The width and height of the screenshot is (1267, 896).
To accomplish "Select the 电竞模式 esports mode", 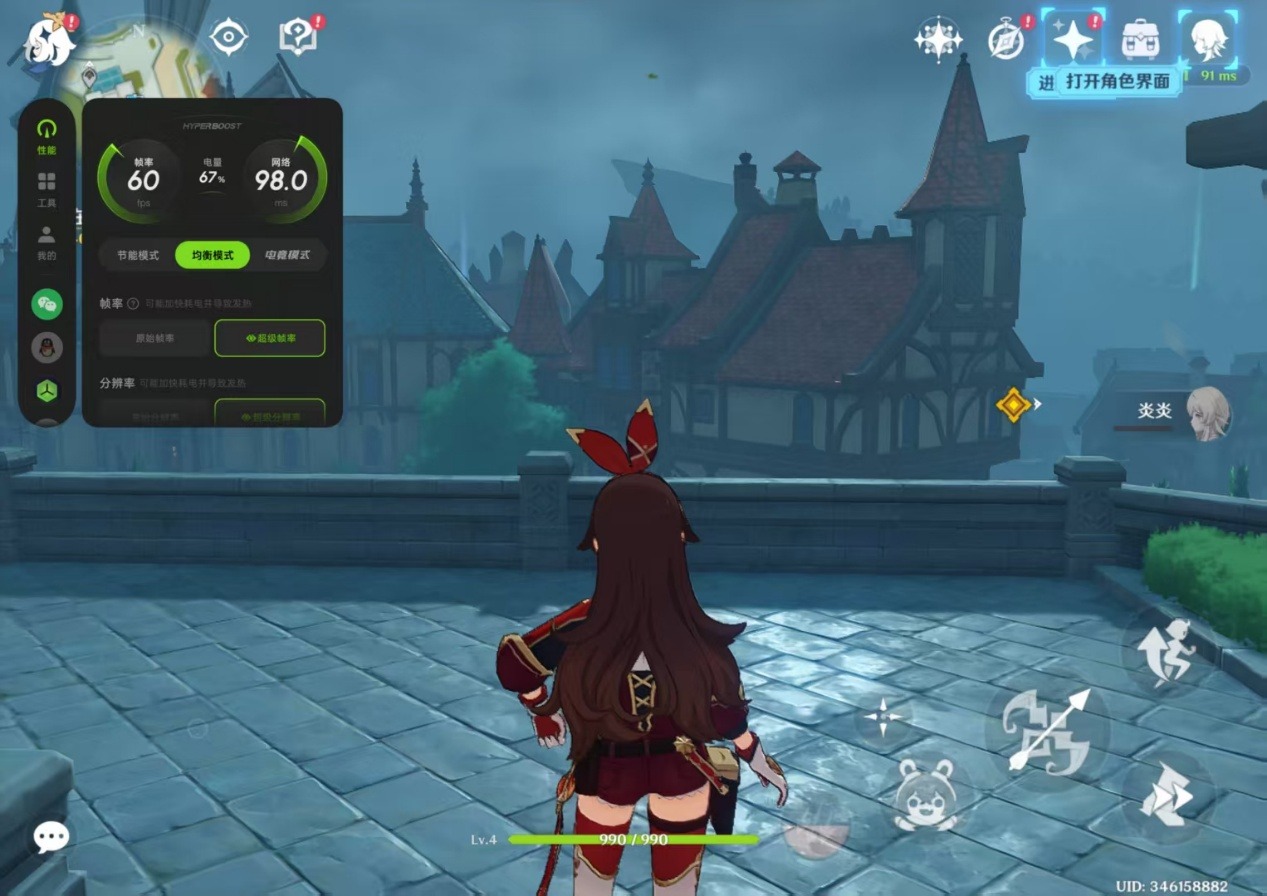I will tap(287, 255).
